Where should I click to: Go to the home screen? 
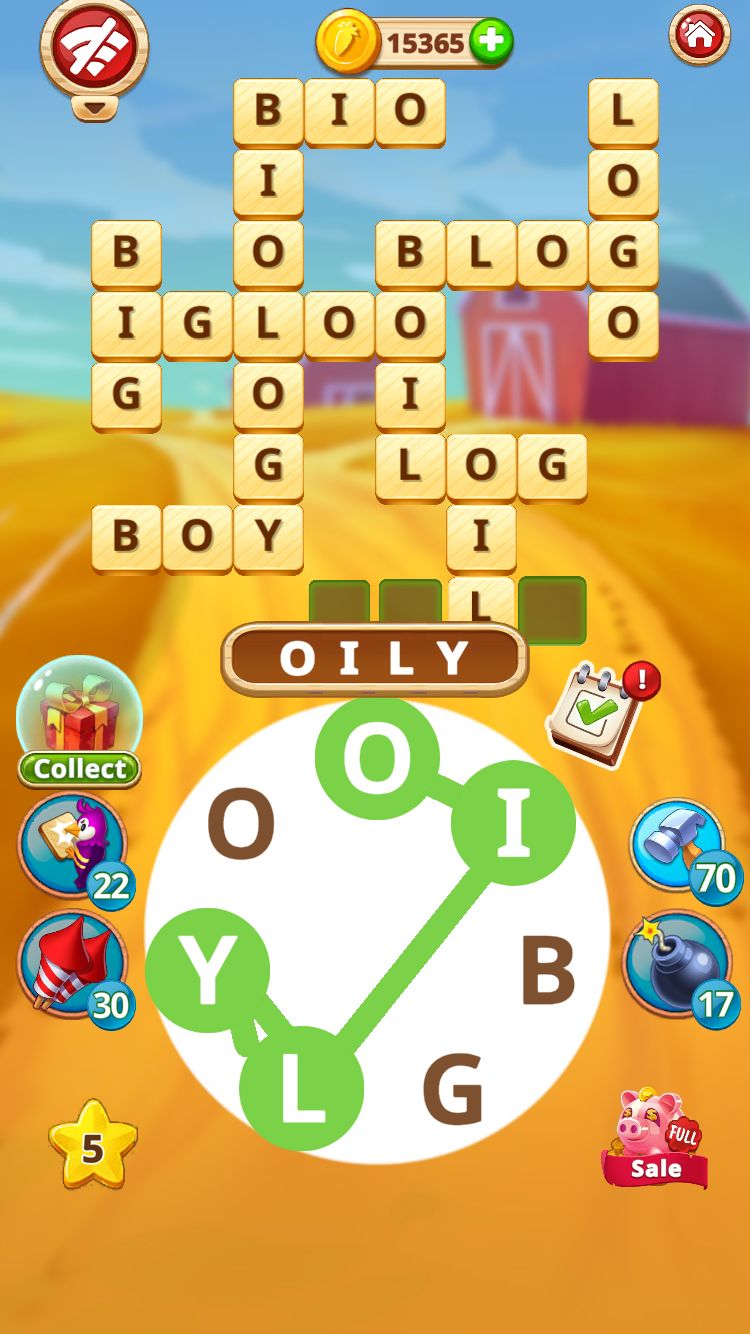(x=699, y=37)
